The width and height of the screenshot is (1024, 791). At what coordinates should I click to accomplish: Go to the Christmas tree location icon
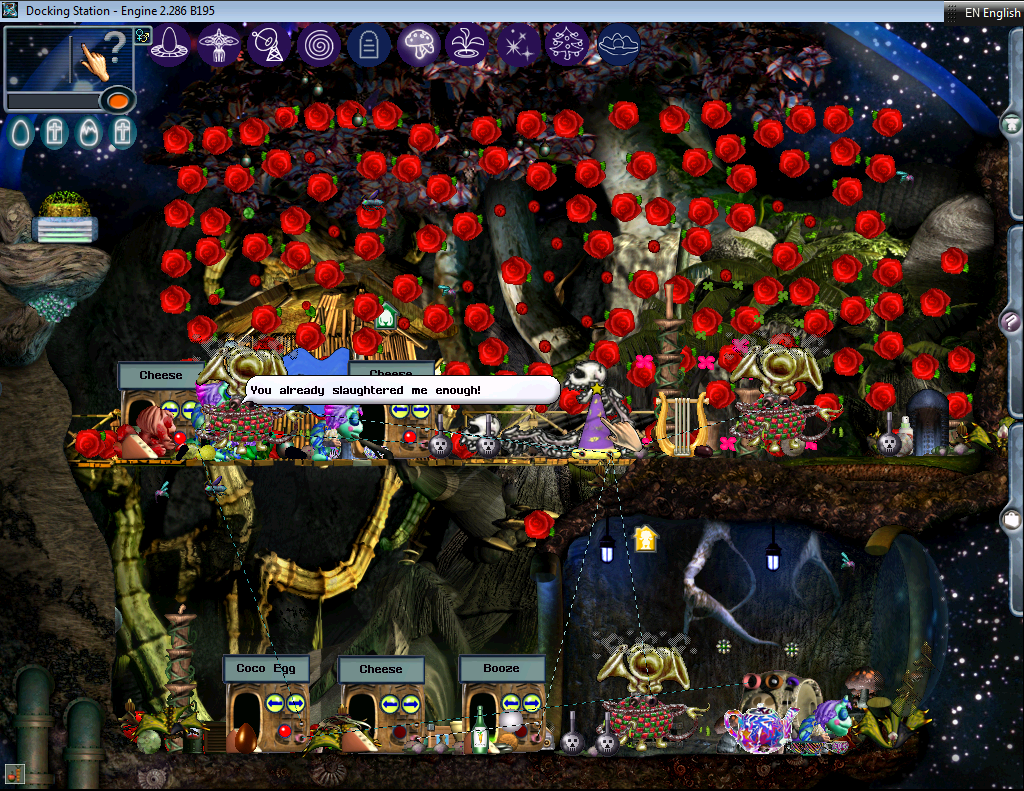point(568,45)
